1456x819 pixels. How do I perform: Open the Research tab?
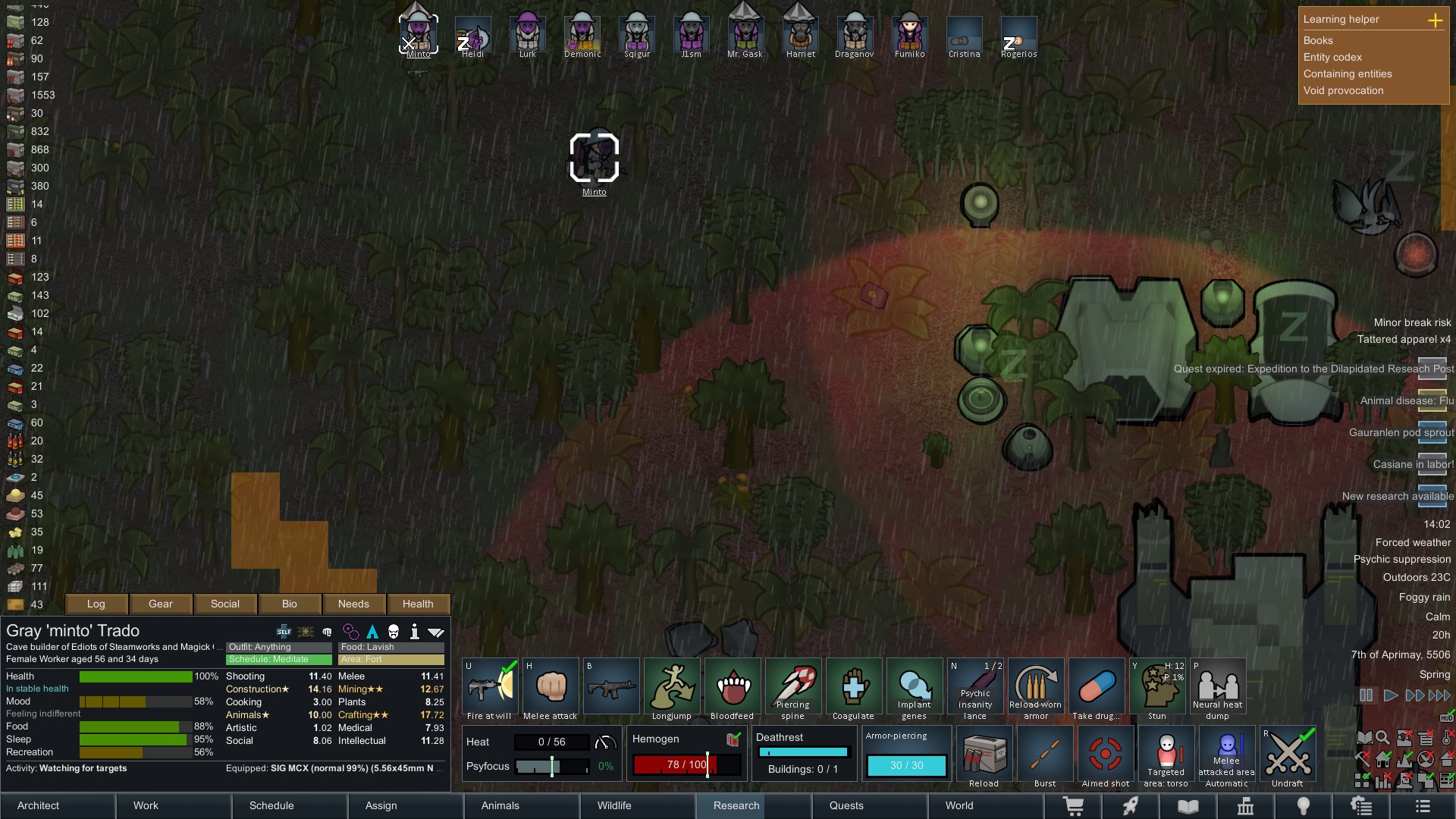[x=736, y=805]
